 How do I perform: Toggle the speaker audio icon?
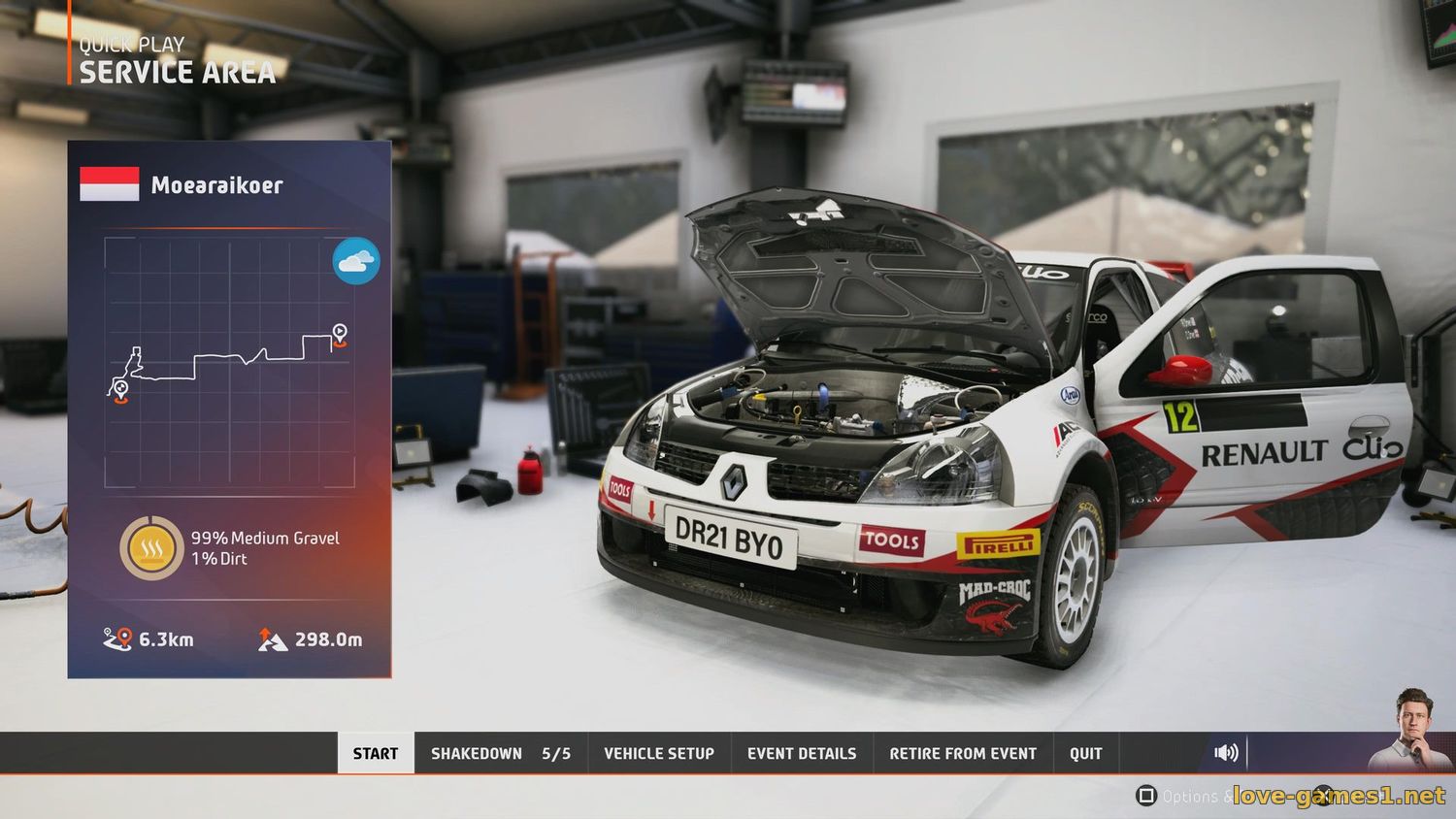(x=1226, y=752)
